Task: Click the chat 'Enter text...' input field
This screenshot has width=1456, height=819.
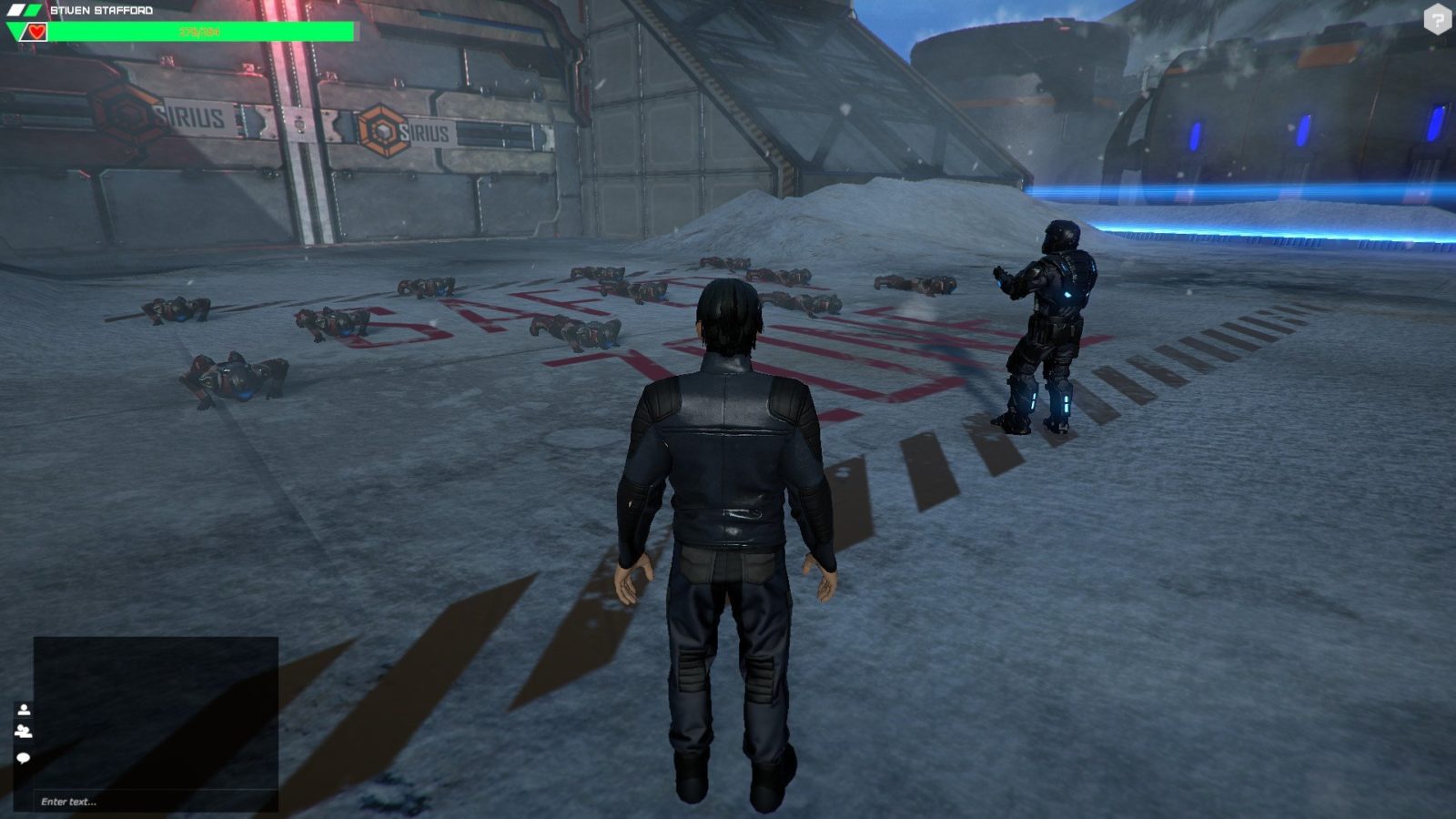Action: coord(155,802)
